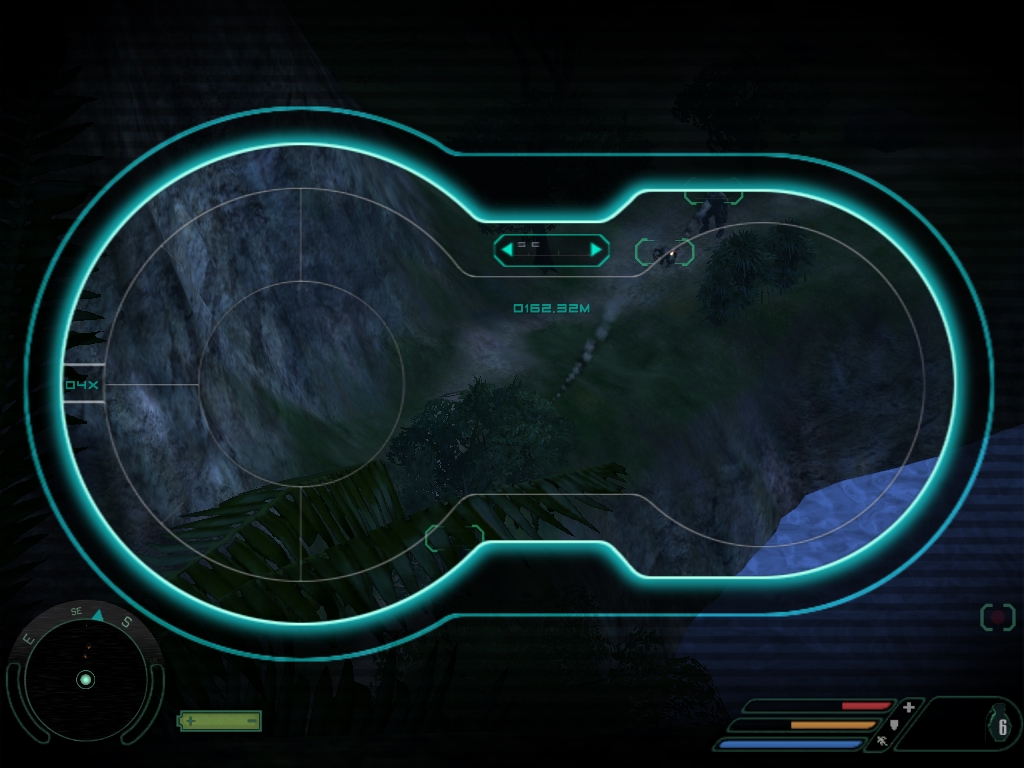The image size is (1024, 768).
Task: Click the armor shield icon
Action: pyautogui.click(x=895, y=724)
